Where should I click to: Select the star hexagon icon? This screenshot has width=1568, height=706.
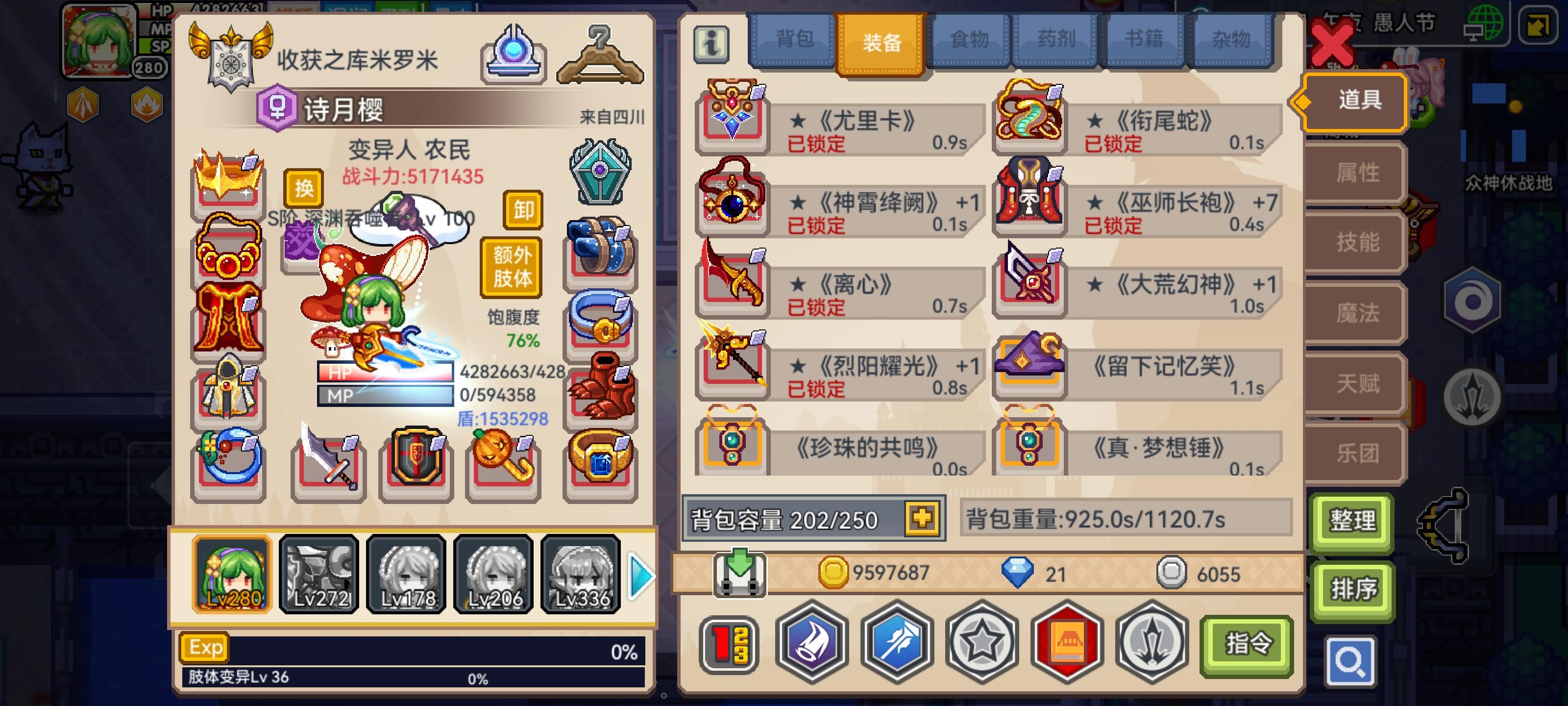981,645
